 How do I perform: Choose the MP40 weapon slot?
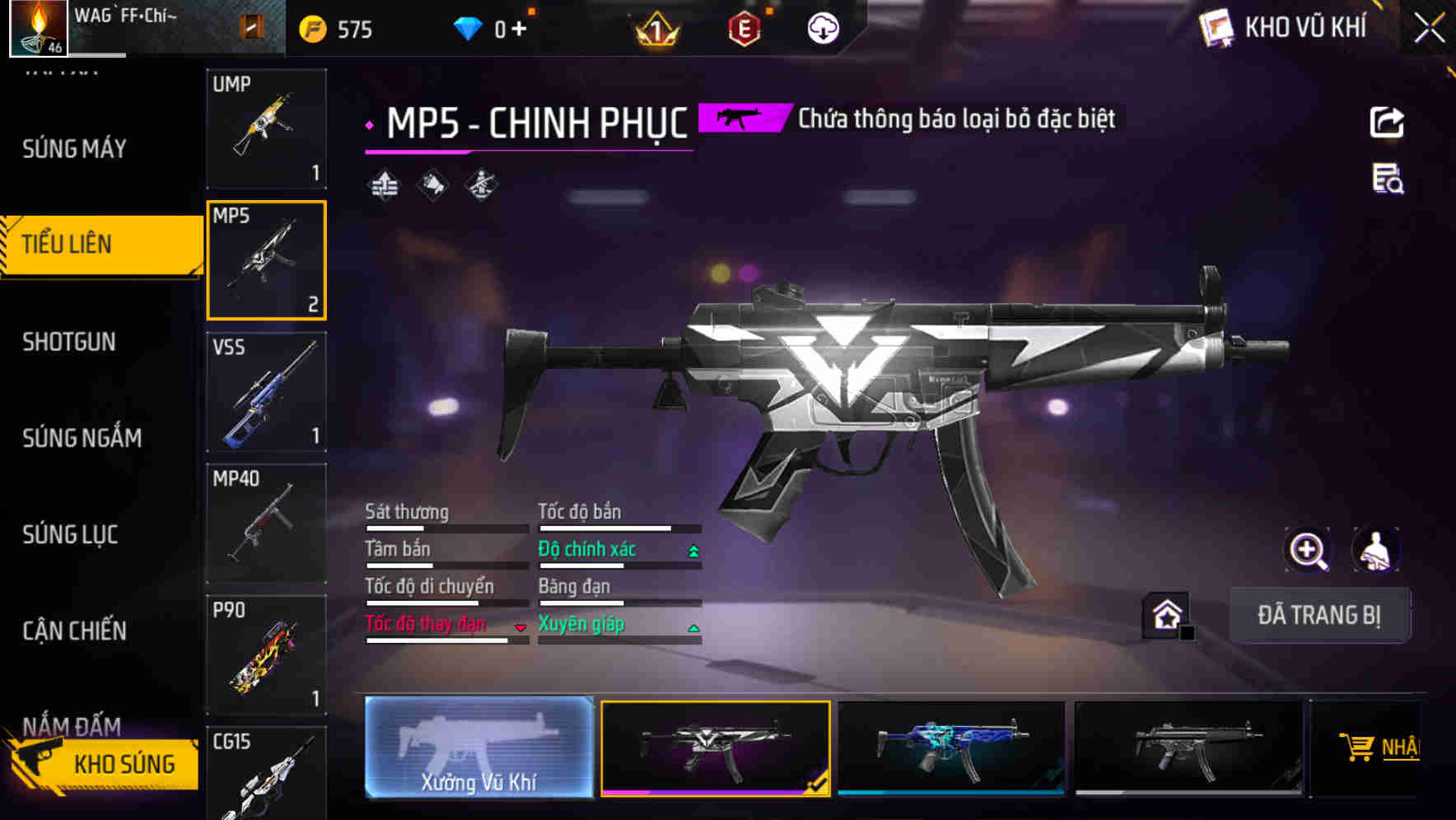point(266,524)
